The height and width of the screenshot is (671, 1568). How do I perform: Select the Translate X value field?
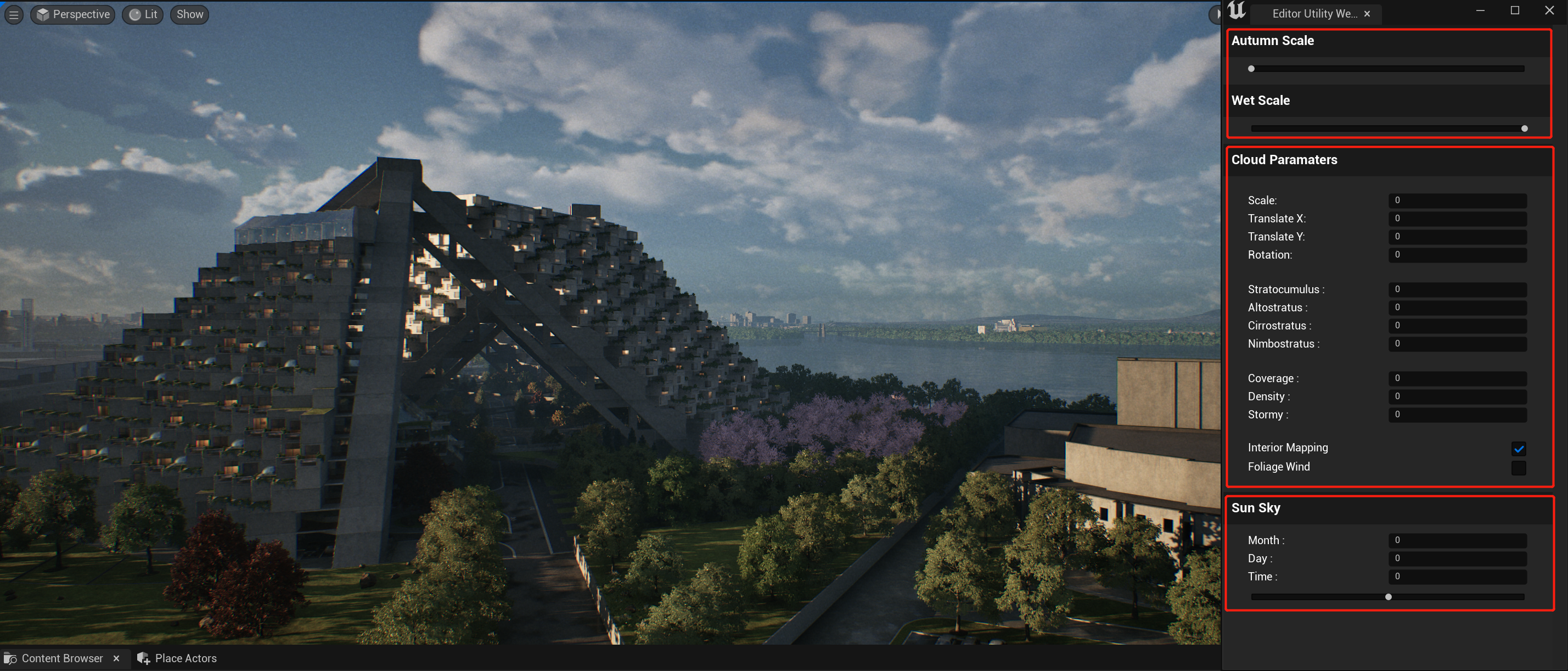pyautogui.click(x=1457, y=219)
